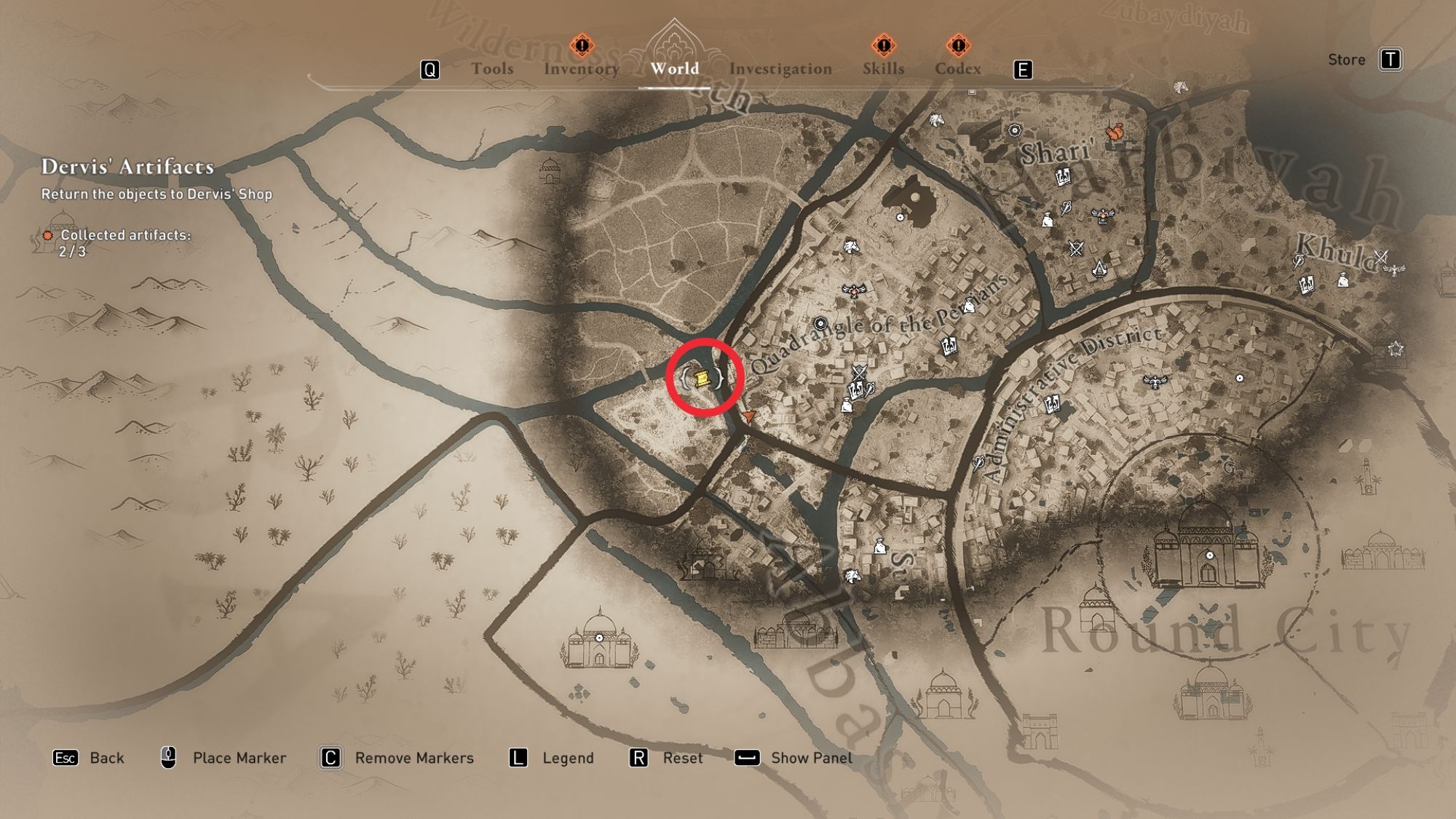Click the book pages collectible icon in Shari' district

point(1063,178)
